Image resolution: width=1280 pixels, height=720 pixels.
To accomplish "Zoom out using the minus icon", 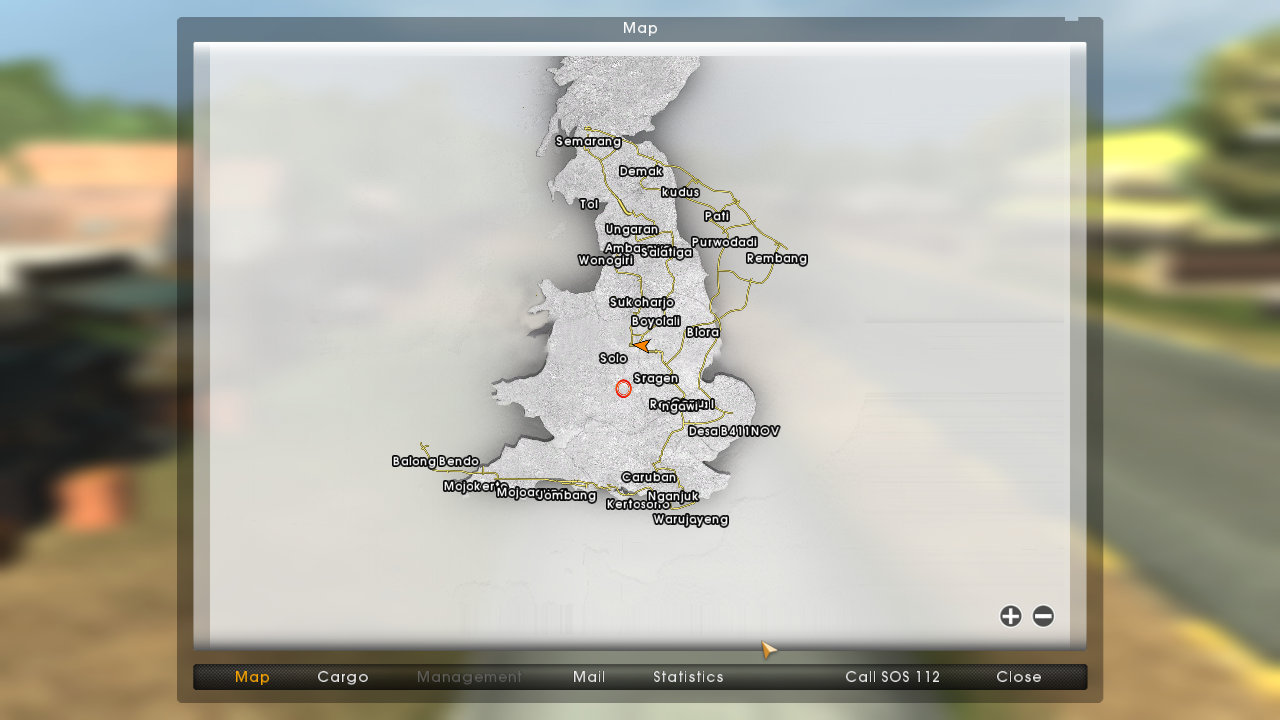I will [1043, 617].
